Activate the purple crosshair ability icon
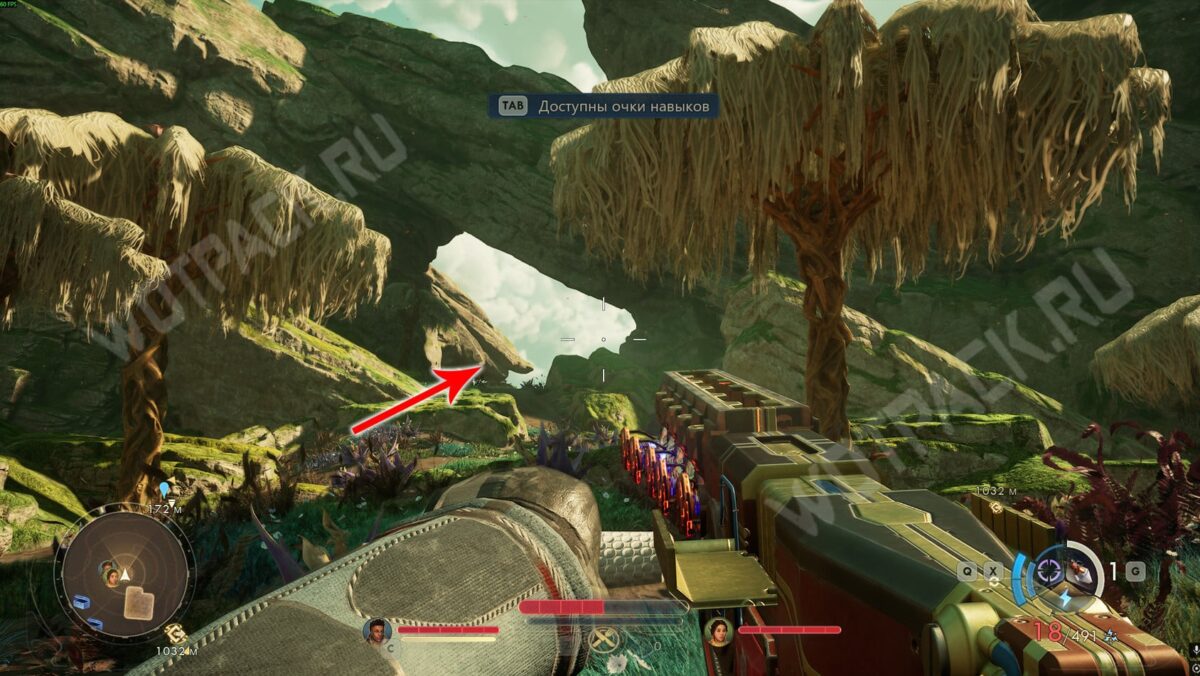Viewport: 1200px width, 676px height. tap(1049, 571)
